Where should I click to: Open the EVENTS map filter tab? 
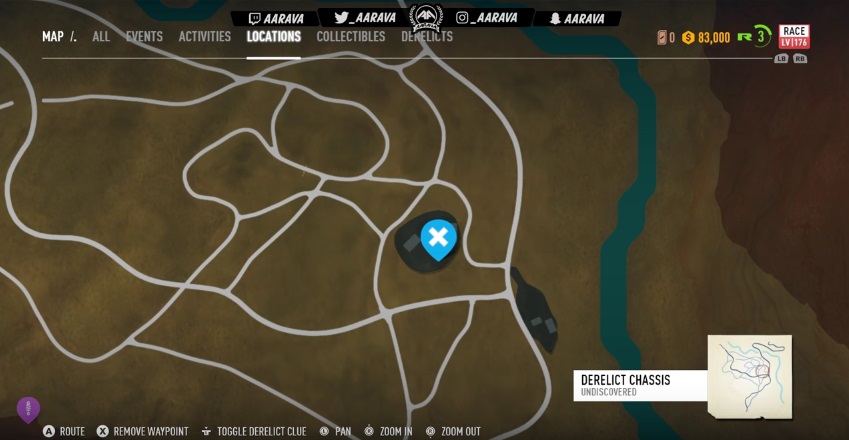coord(144,37)
